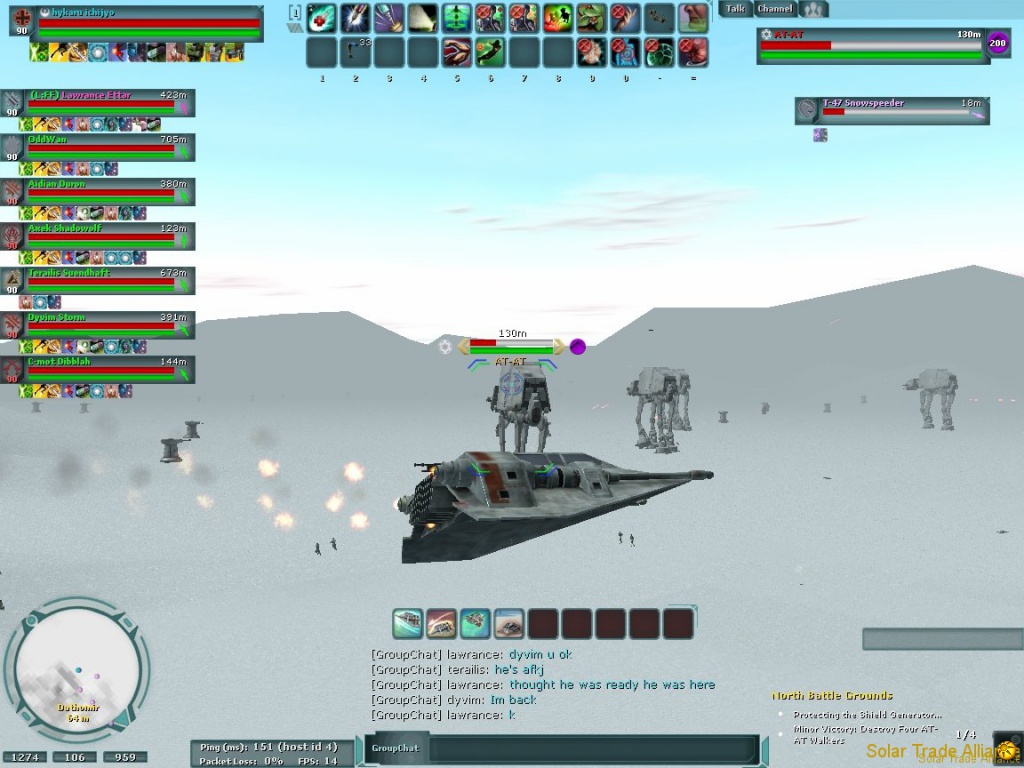This screenshot has width=1024, height=768.
Task: Use the fourth vehicle bar ability icon
Action: point(509,624)
